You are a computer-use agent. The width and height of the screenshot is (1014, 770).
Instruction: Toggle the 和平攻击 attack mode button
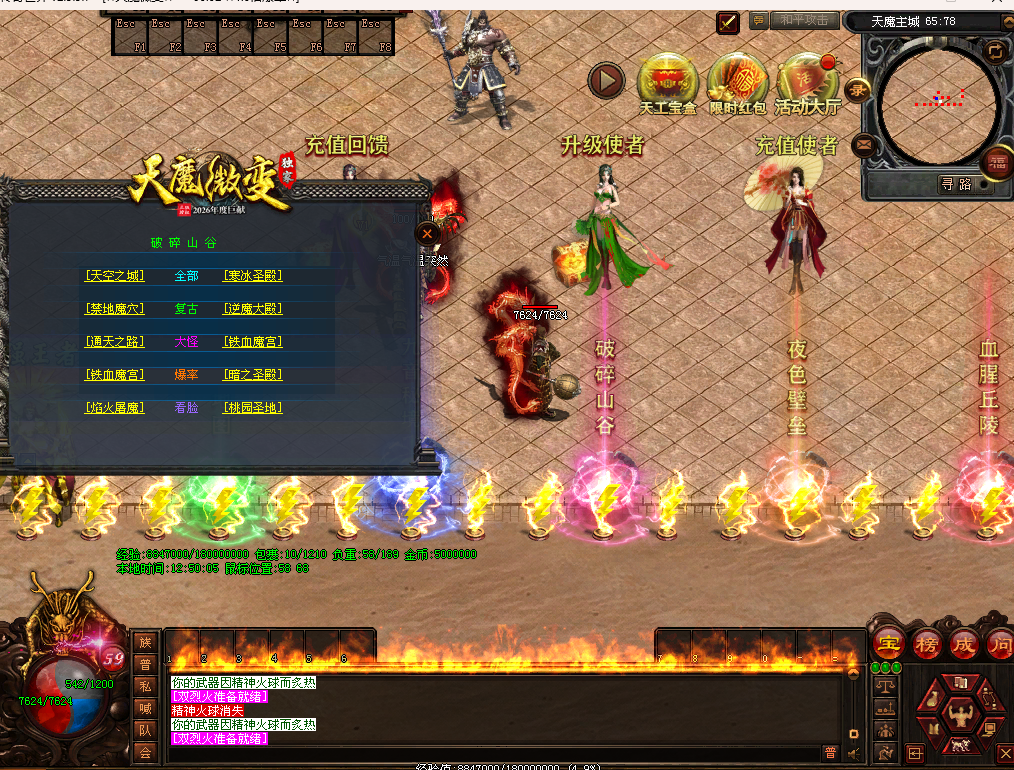point(805,20)
